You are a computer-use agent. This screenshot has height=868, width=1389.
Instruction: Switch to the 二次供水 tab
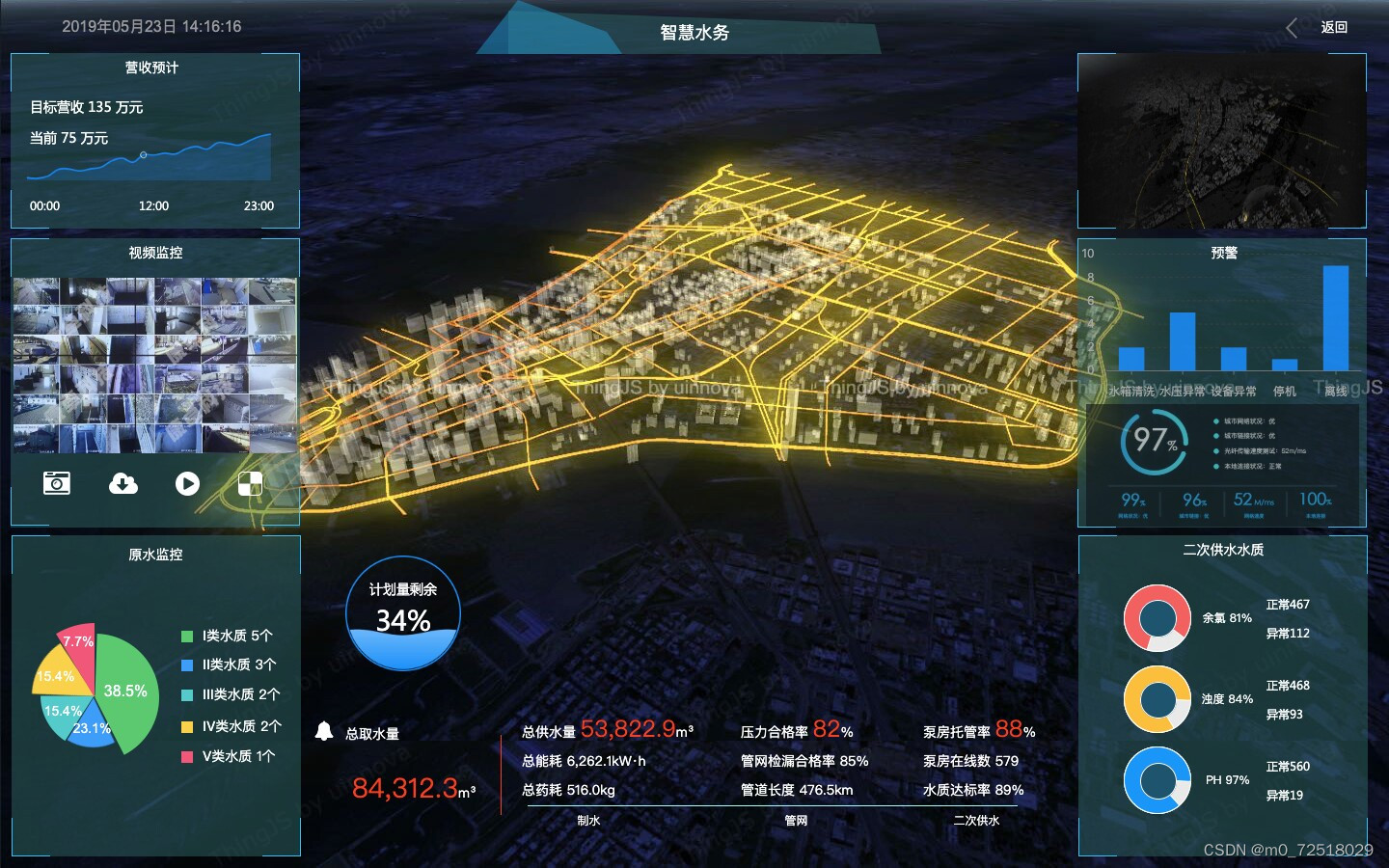coord(976,821)
